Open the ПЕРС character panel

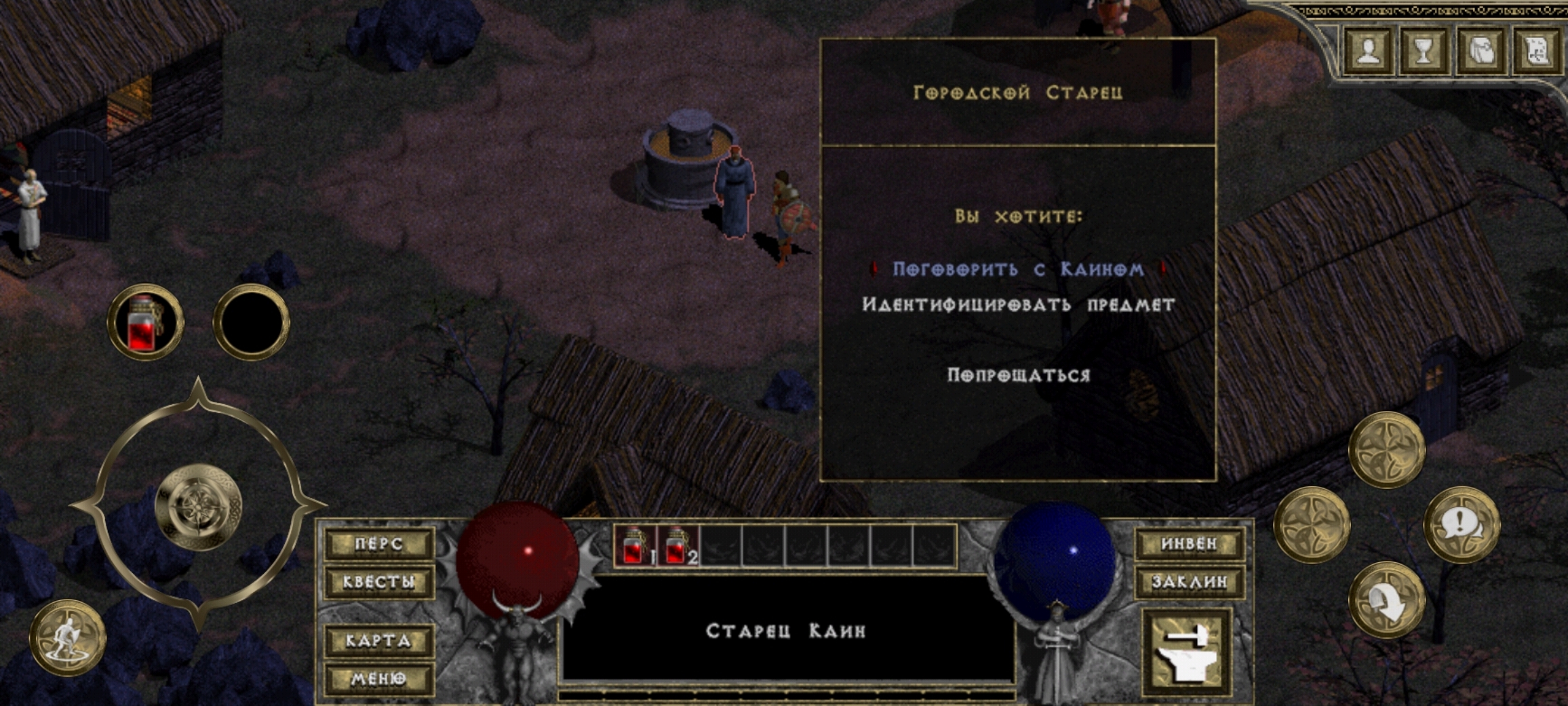(379, 544)
